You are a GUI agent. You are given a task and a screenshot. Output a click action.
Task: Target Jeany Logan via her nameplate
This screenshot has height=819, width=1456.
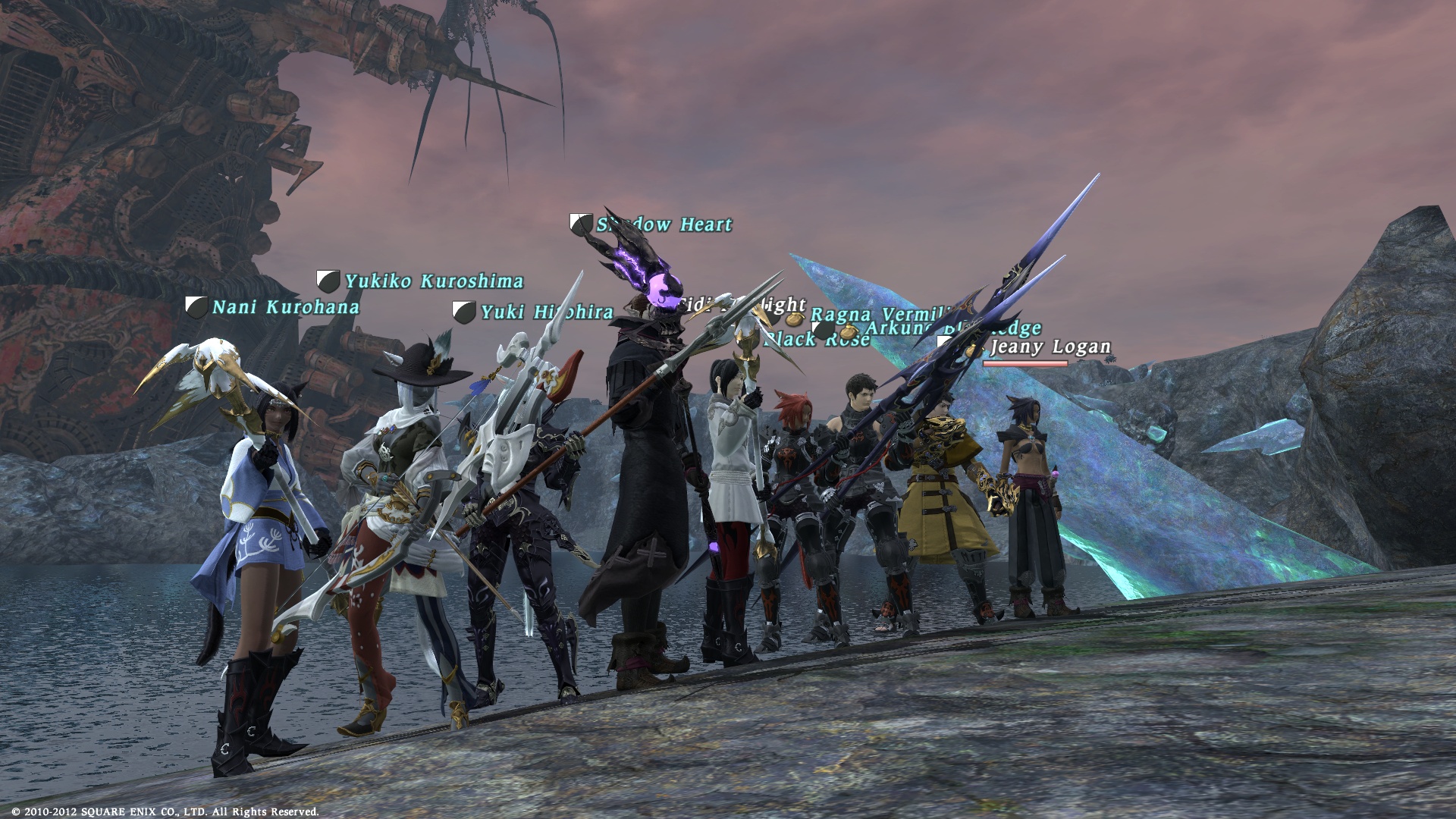[x=1050, y=347]
